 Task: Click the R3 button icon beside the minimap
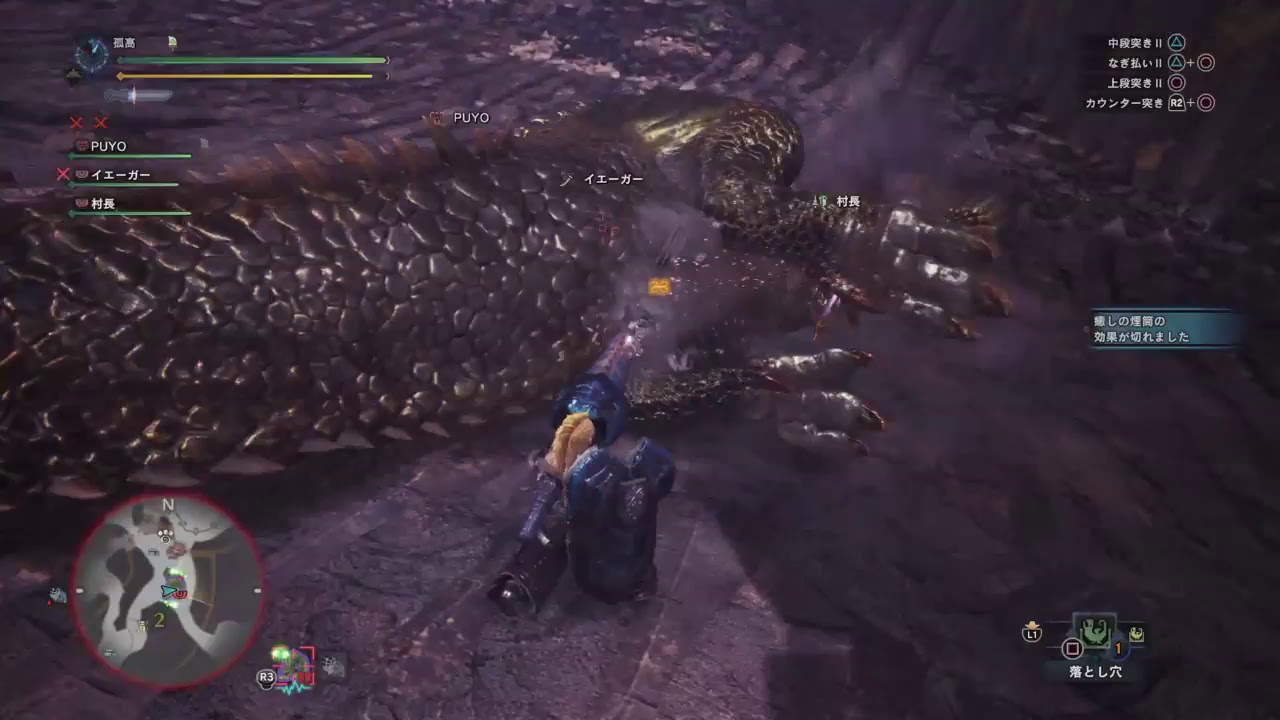tap(266, 680)
